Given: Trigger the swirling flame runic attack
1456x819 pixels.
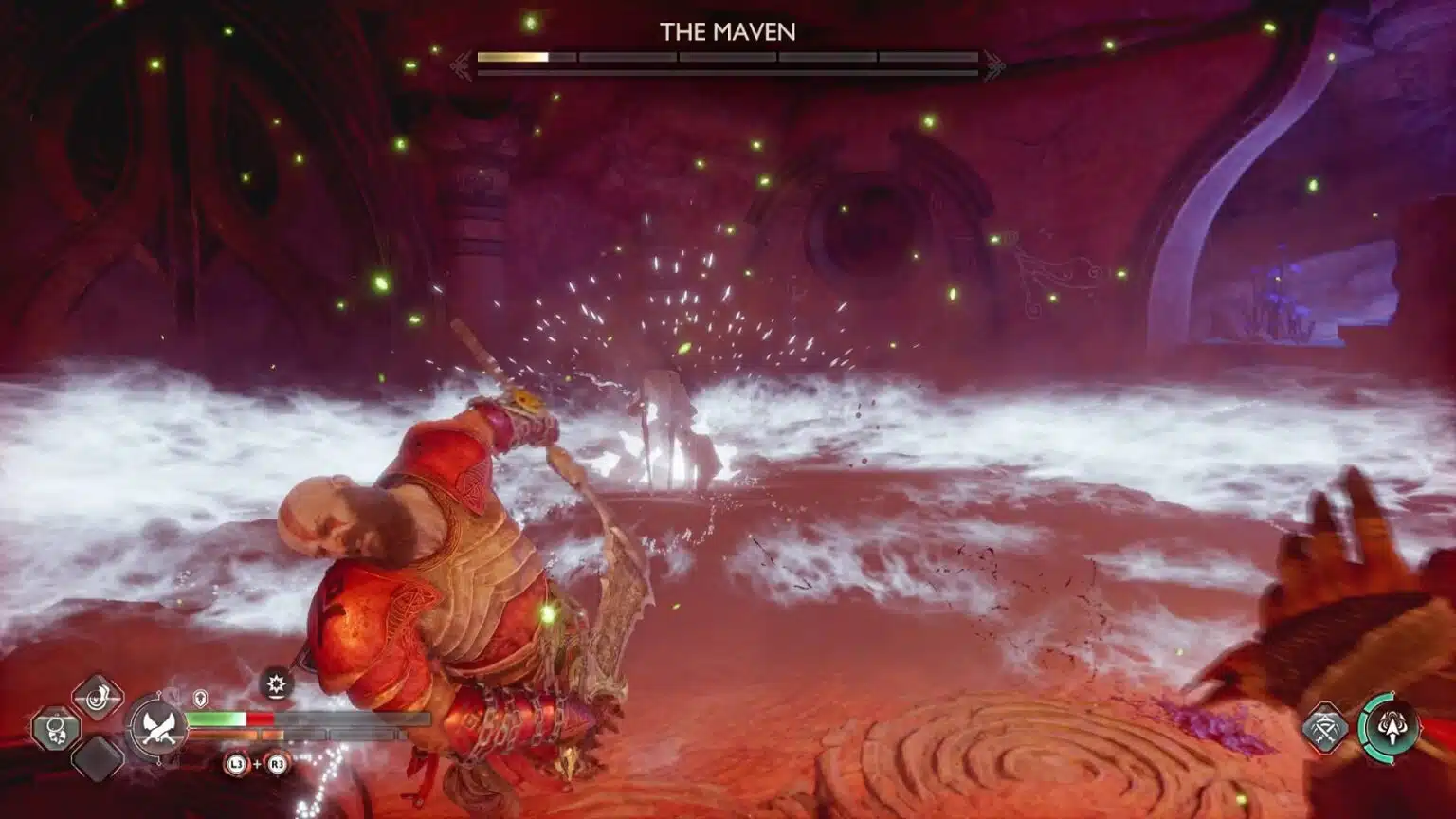Looking at the screenshot, I should [98, 700].
